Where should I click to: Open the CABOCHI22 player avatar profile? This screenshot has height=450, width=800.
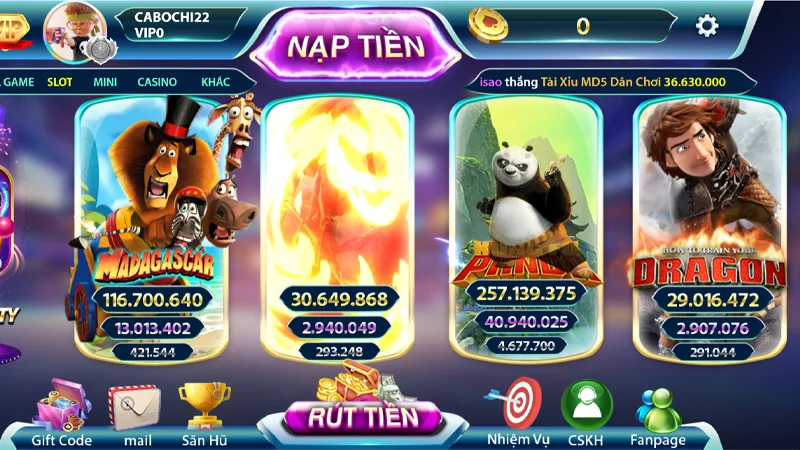pos(72,28)
